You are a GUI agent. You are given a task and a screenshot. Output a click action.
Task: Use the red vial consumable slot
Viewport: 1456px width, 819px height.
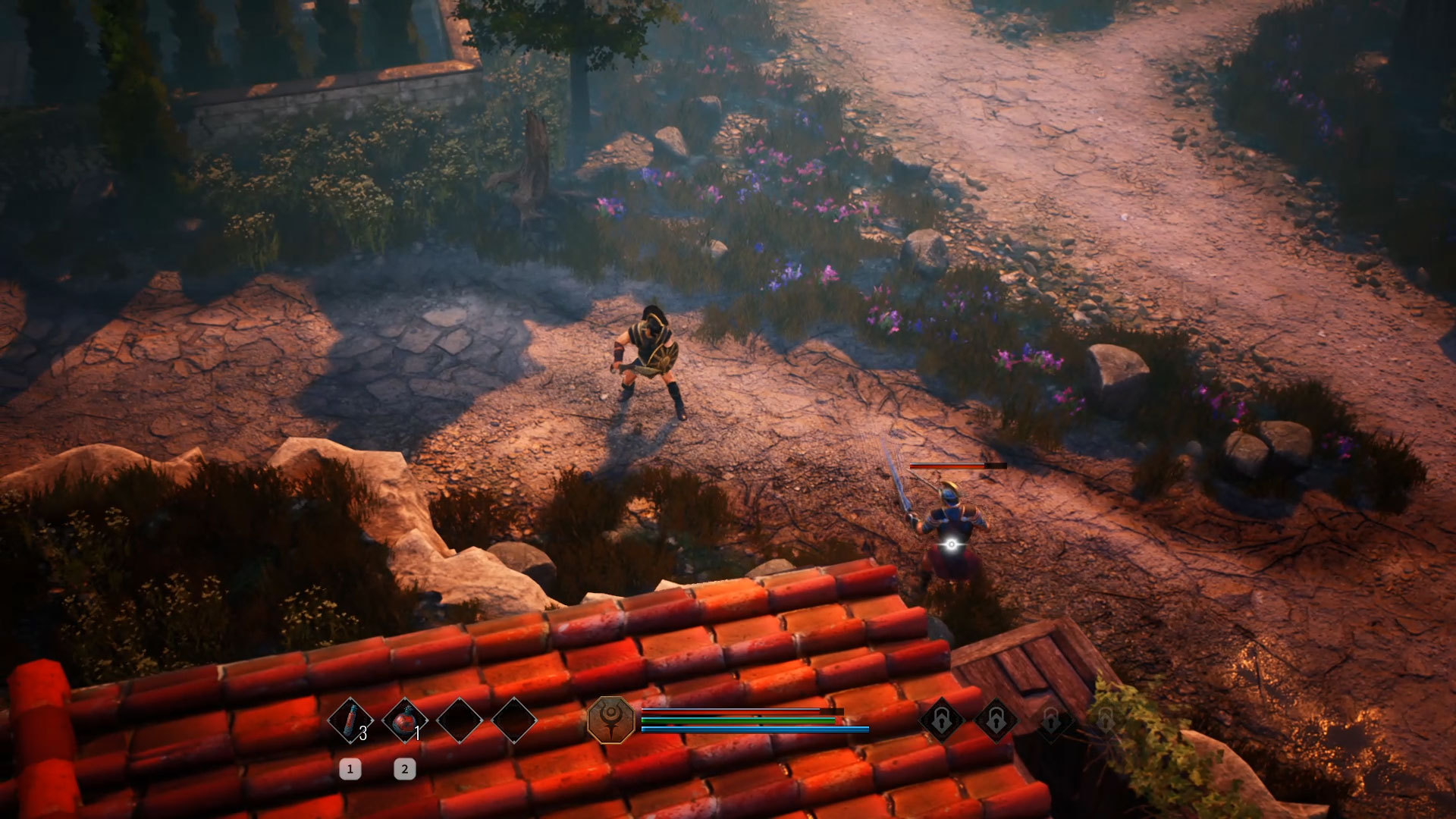tap(350, 720)
